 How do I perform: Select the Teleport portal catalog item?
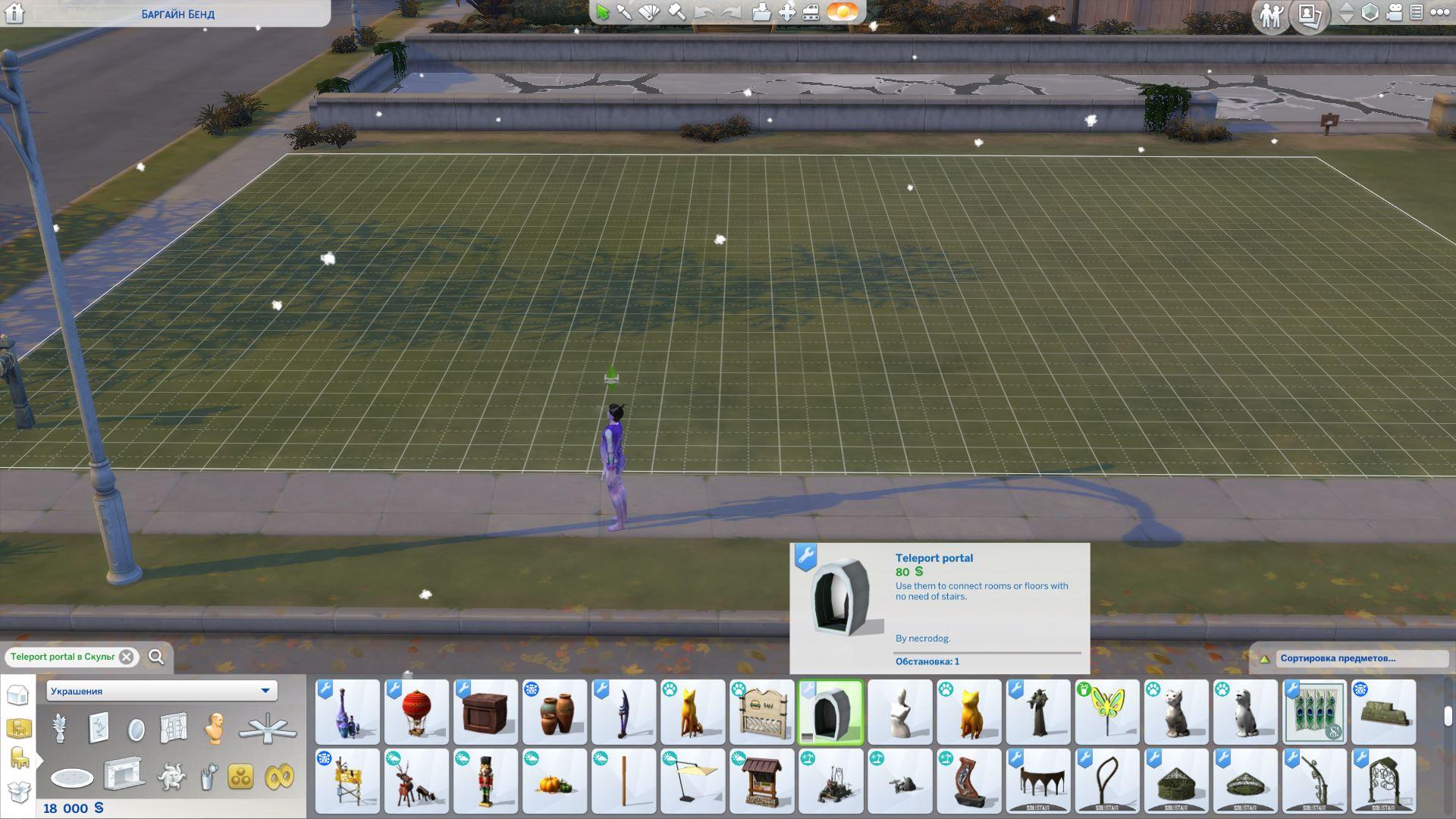tap(831, 712)
